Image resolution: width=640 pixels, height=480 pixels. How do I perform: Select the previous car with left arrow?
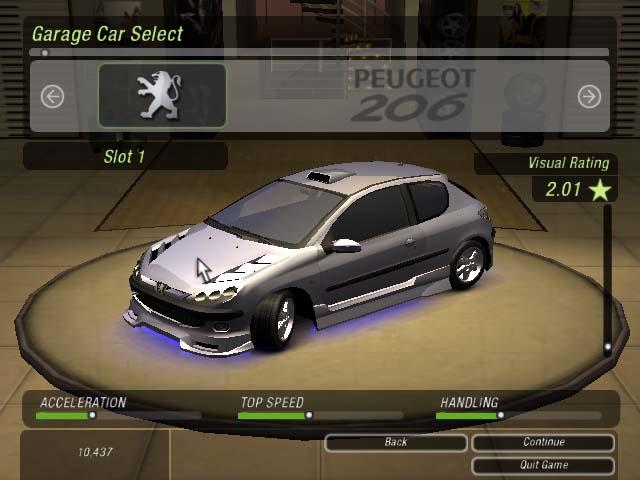coord(52,96)
